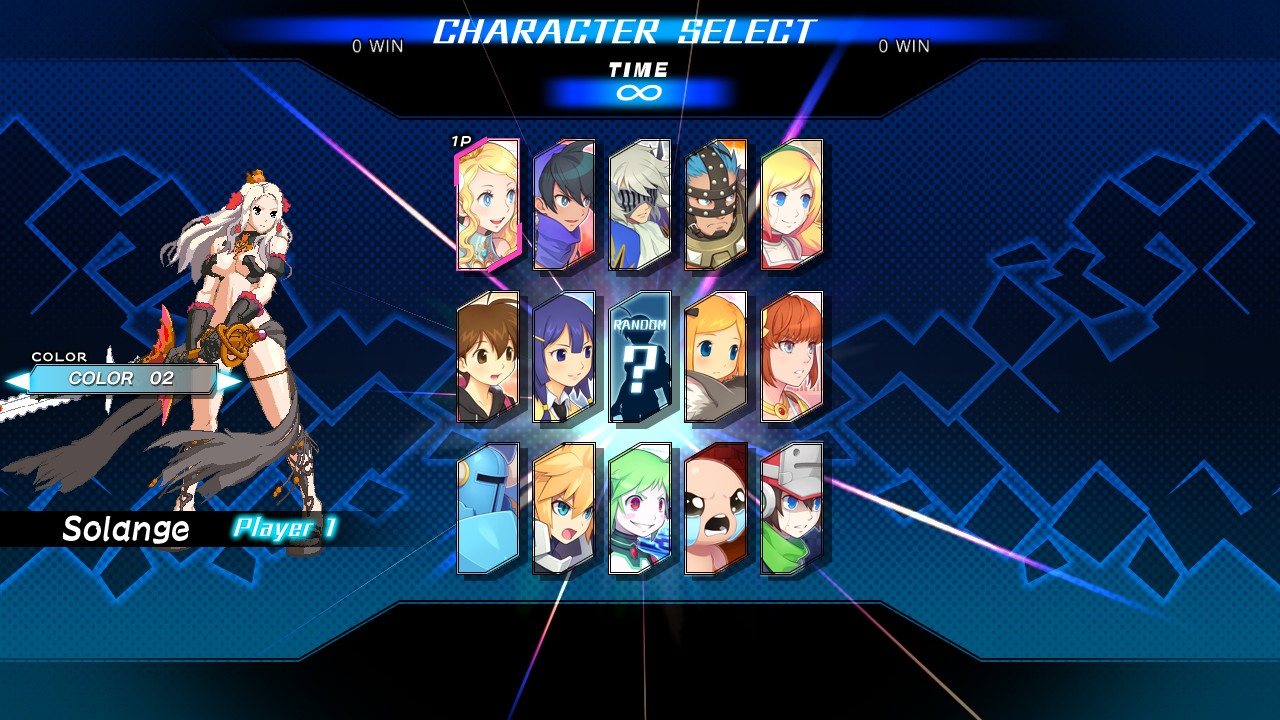
Task: Pick the green-haired red-eyed character
Action: pos(640,509)
